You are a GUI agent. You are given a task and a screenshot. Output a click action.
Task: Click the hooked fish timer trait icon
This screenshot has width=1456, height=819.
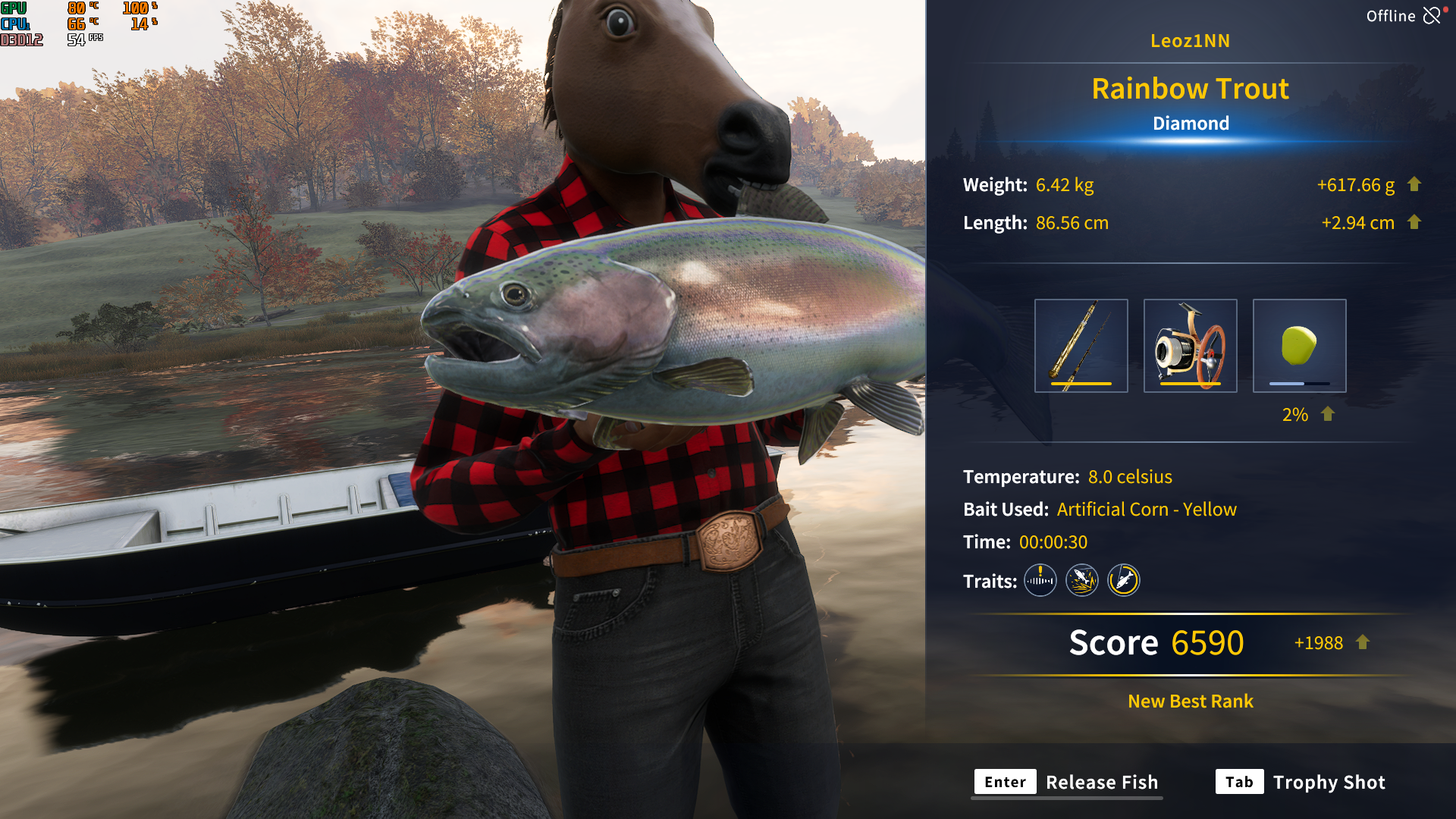coord(1123,580)
